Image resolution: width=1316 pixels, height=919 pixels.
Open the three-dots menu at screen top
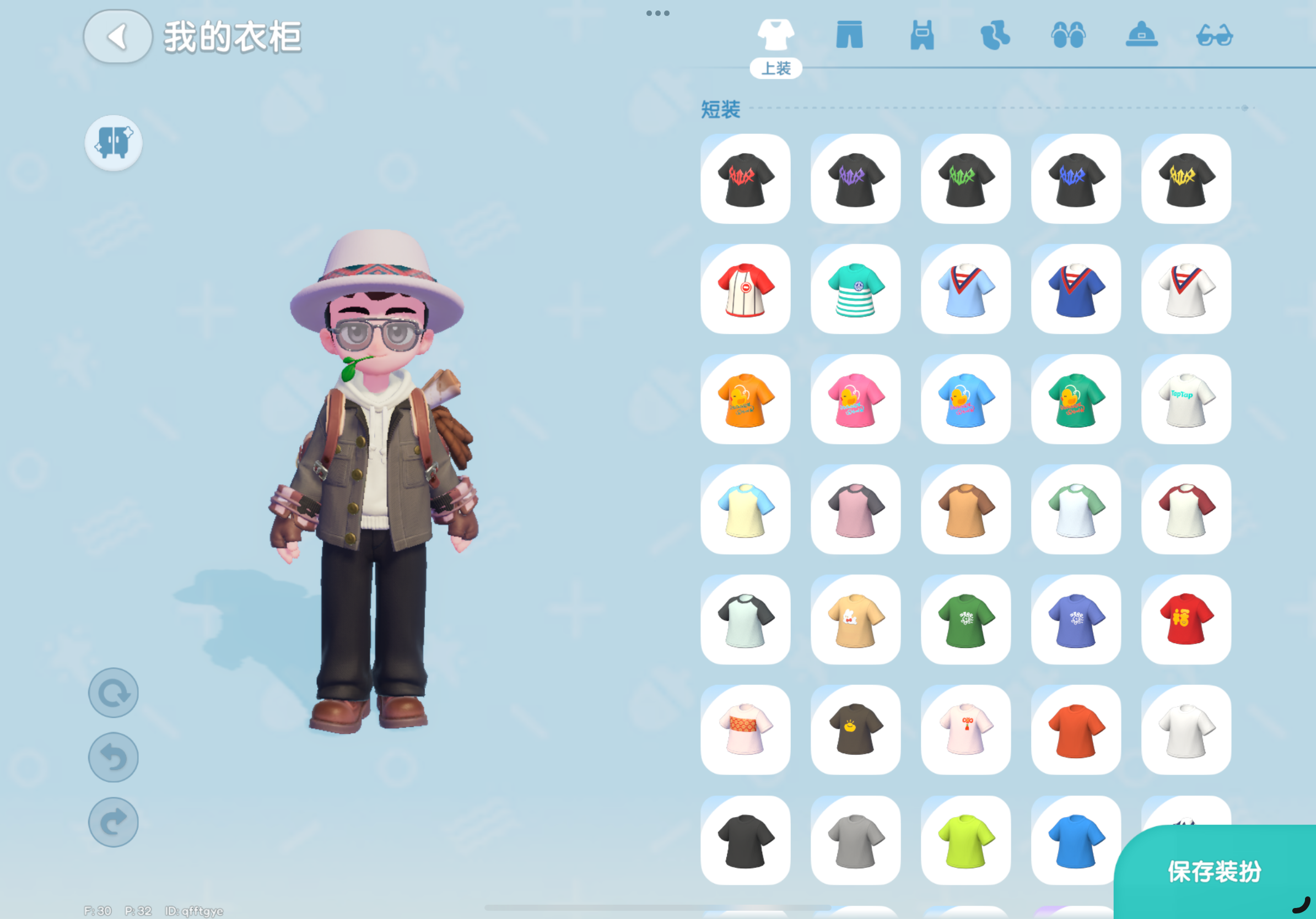pyautogui.click(x=657, y=13)
